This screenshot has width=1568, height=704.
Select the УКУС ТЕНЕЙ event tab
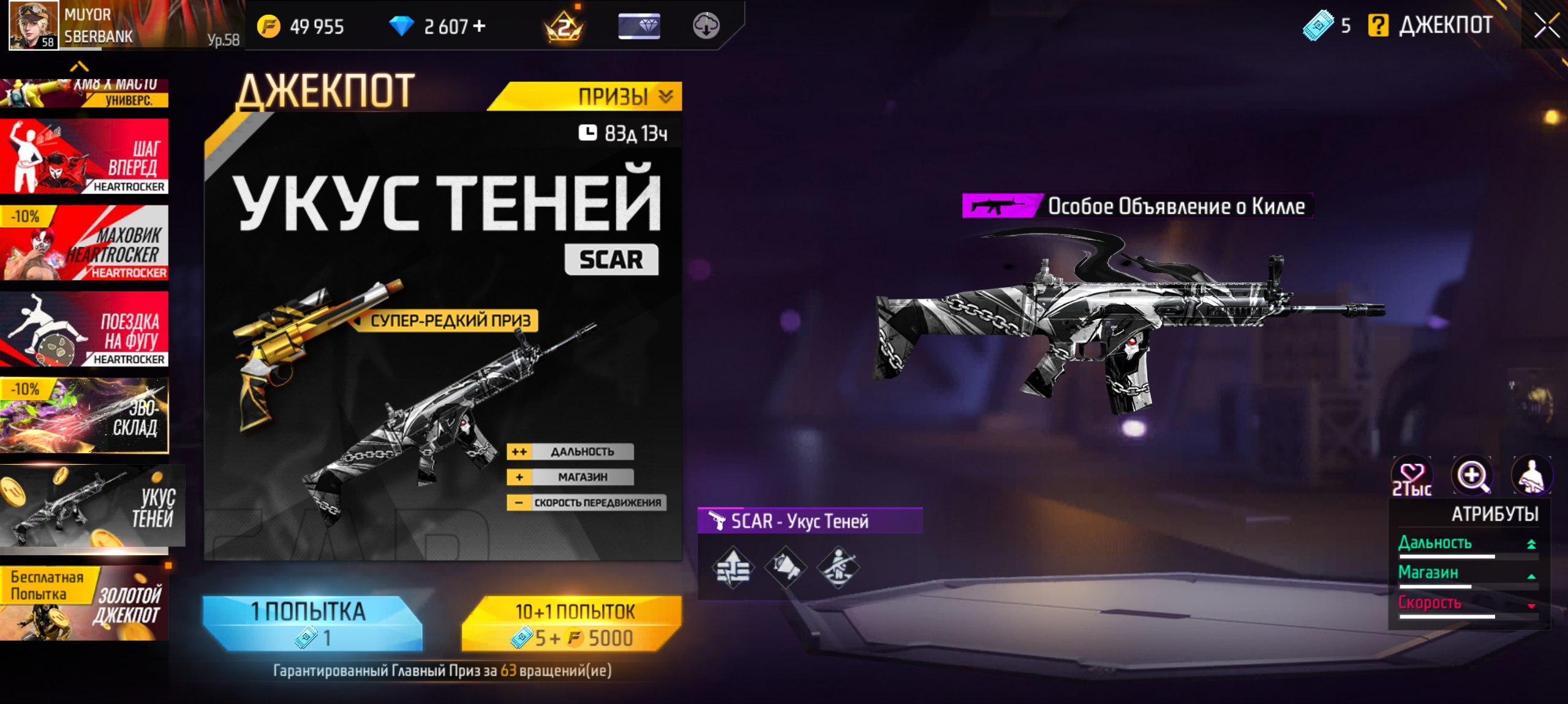pos(92,506)
